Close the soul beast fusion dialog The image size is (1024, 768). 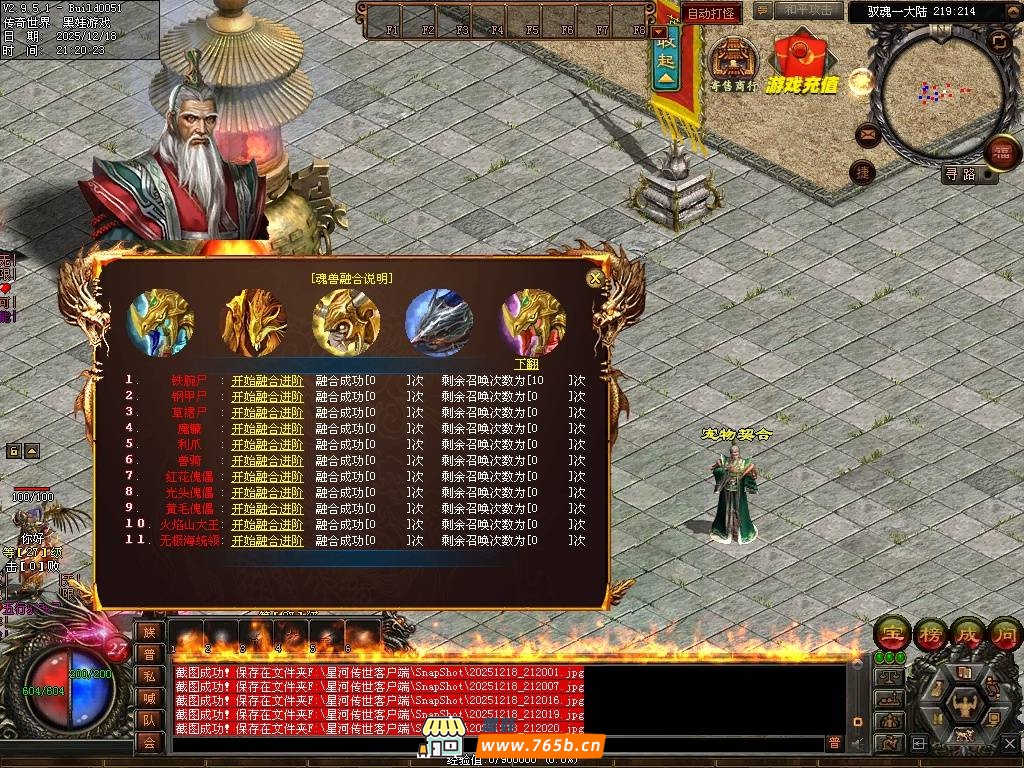pyautogui.click(x=595, y=279)
